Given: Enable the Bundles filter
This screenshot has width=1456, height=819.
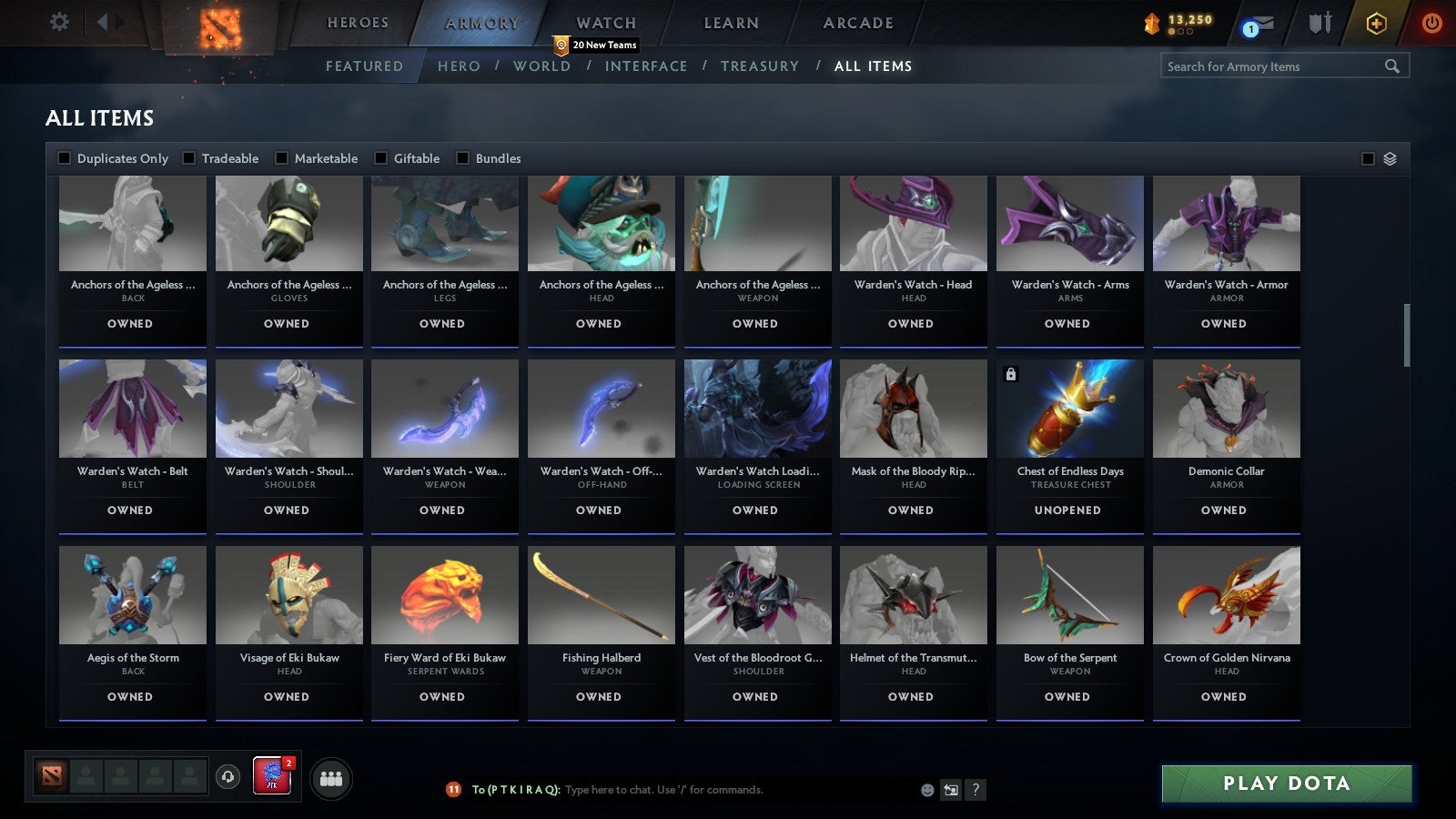Looking at the screenshot, I should (463, 157).
